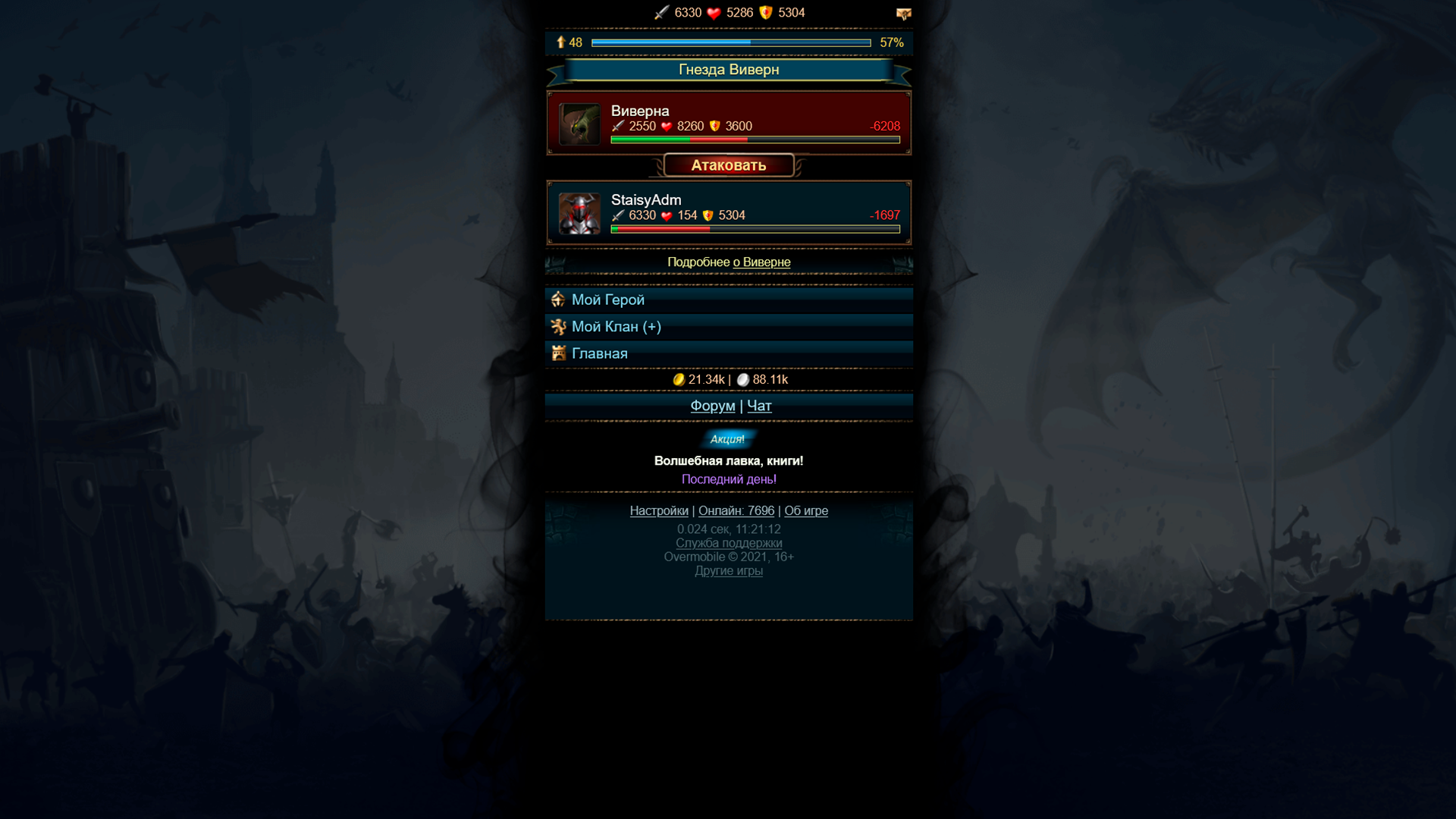Screen dimensions: 1456x819
Task: Go to Главная menu entry
Action: pos(601,353)
